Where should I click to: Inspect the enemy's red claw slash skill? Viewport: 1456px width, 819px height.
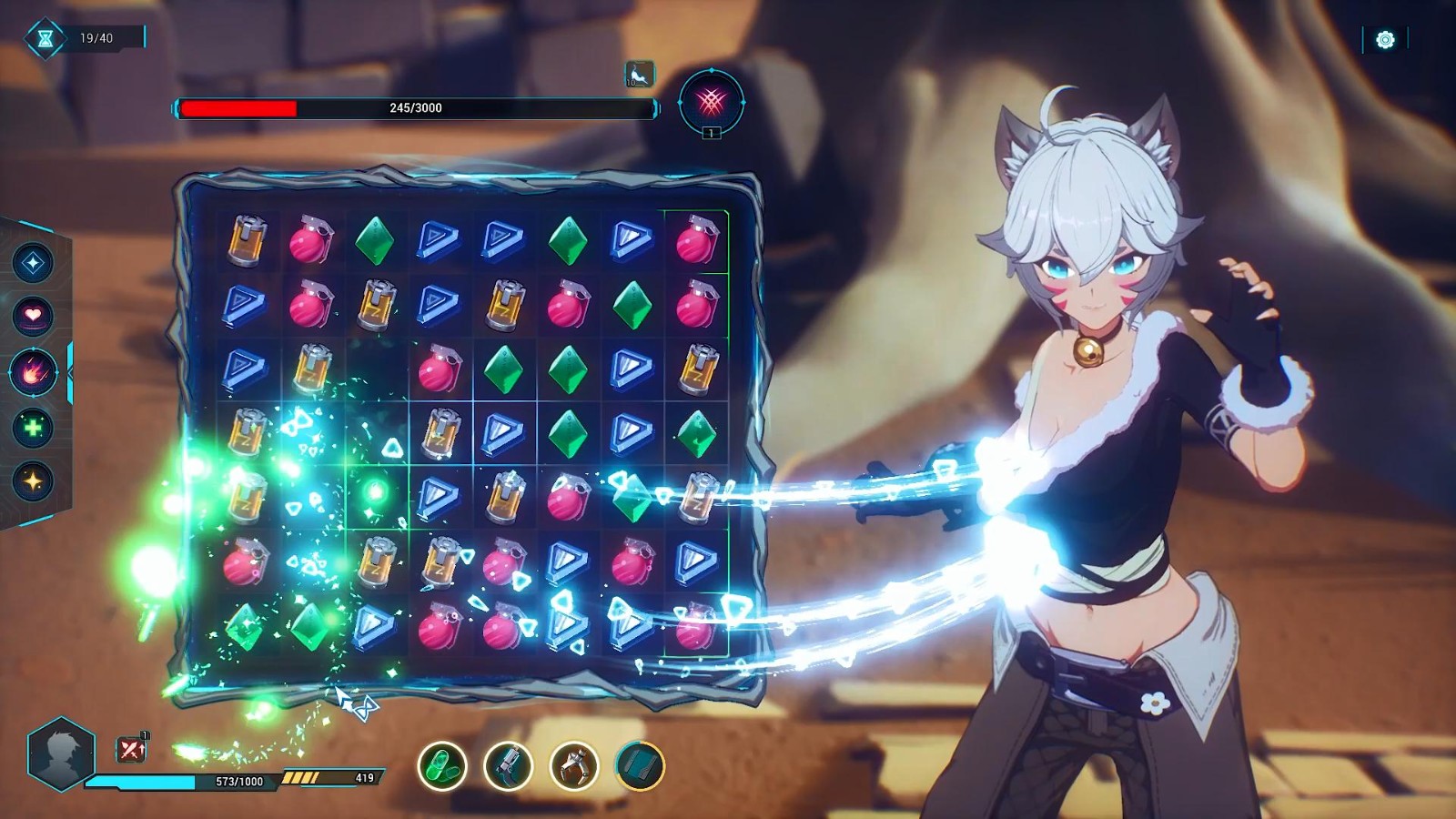[x=712, y=101]
